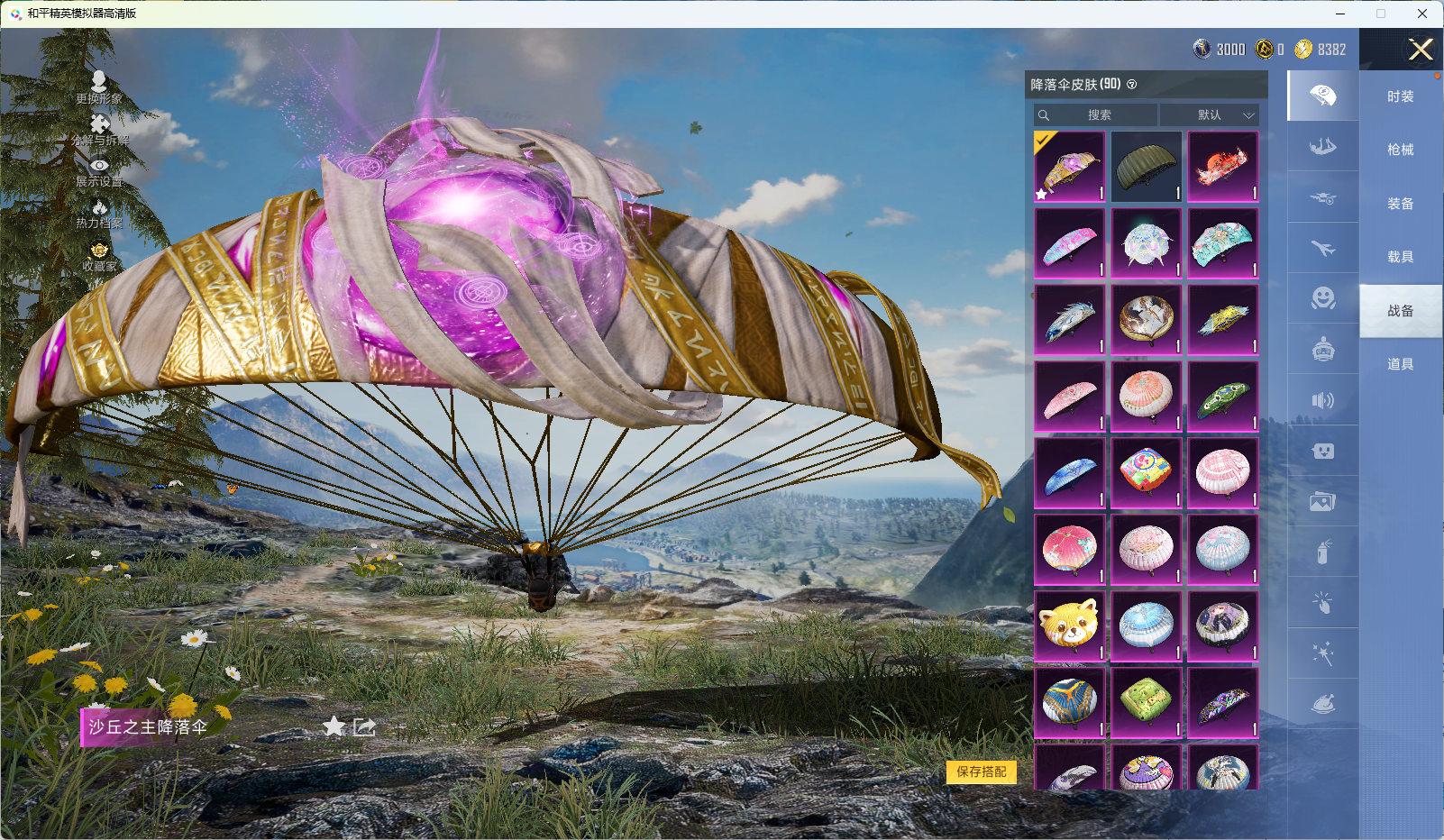Choose the red panda parachute skin
The height and width of the screenshot is (840, 1444).
1069,625
